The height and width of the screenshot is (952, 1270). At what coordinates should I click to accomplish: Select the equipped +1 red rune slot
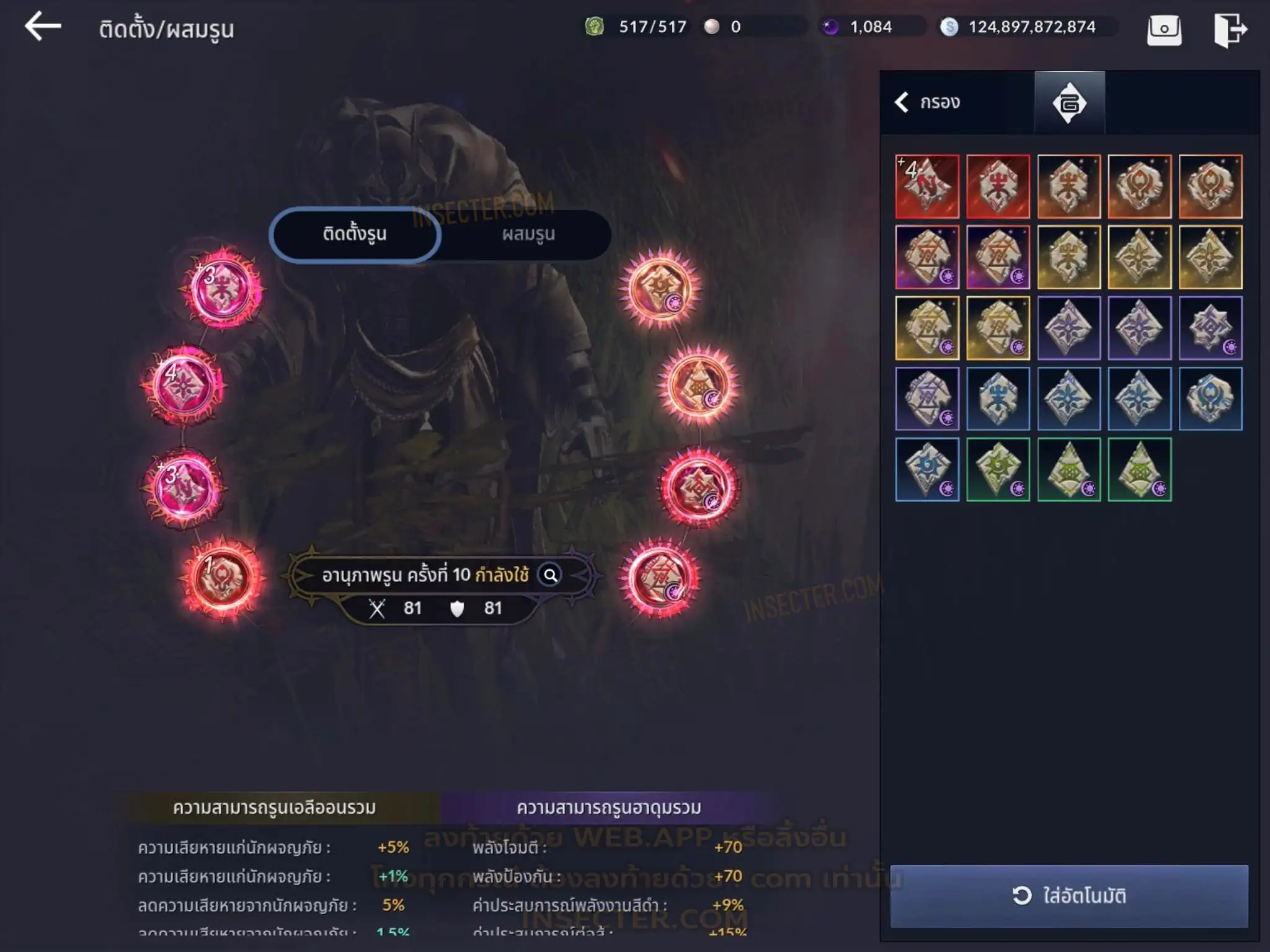(x=222, y=578)
